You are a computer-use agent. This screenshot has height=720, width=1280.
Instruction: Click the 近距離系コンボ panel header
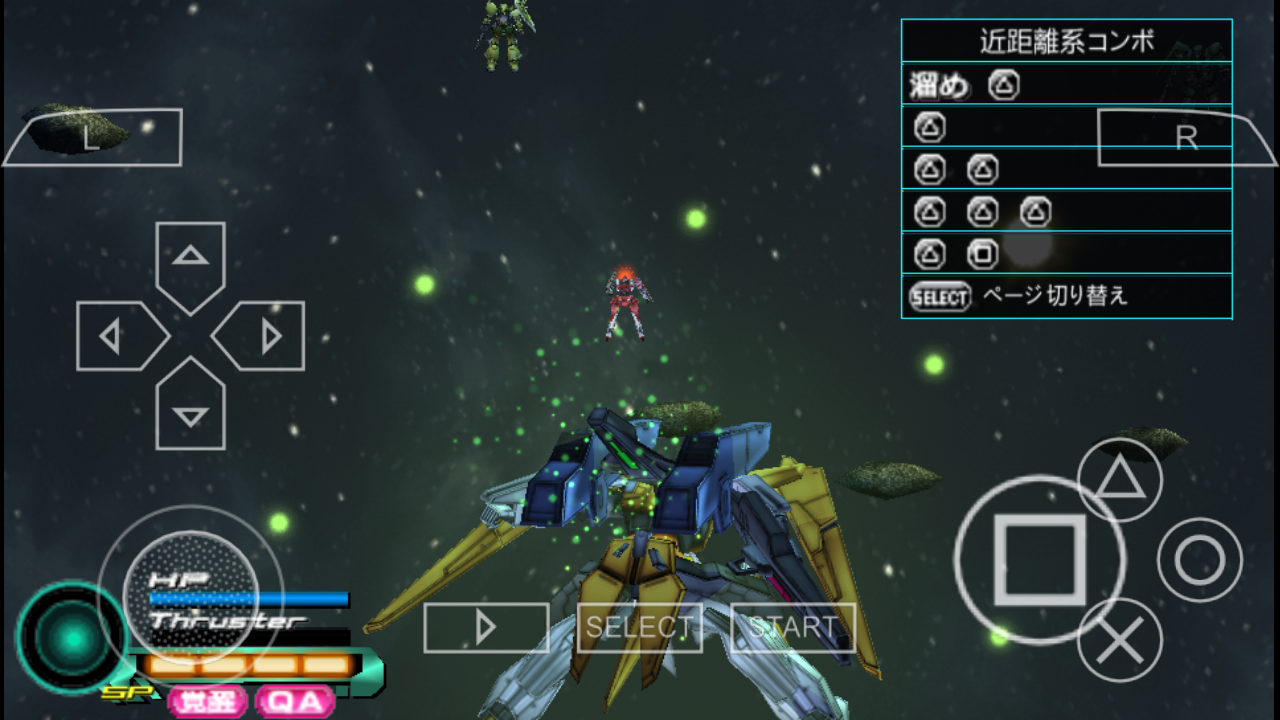pyautogui.click(x=1066, y=40)
